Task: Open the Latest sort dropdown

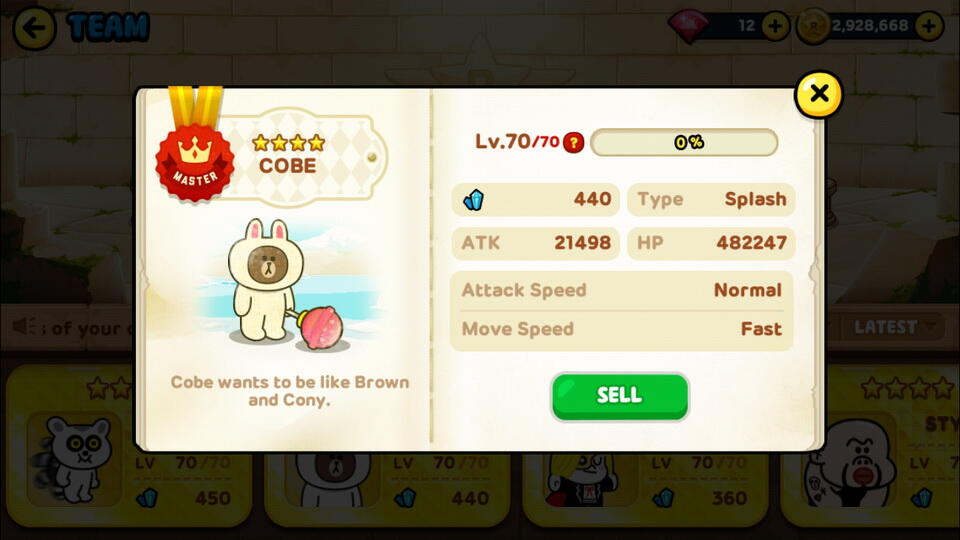Action: [x=893, y=326]
